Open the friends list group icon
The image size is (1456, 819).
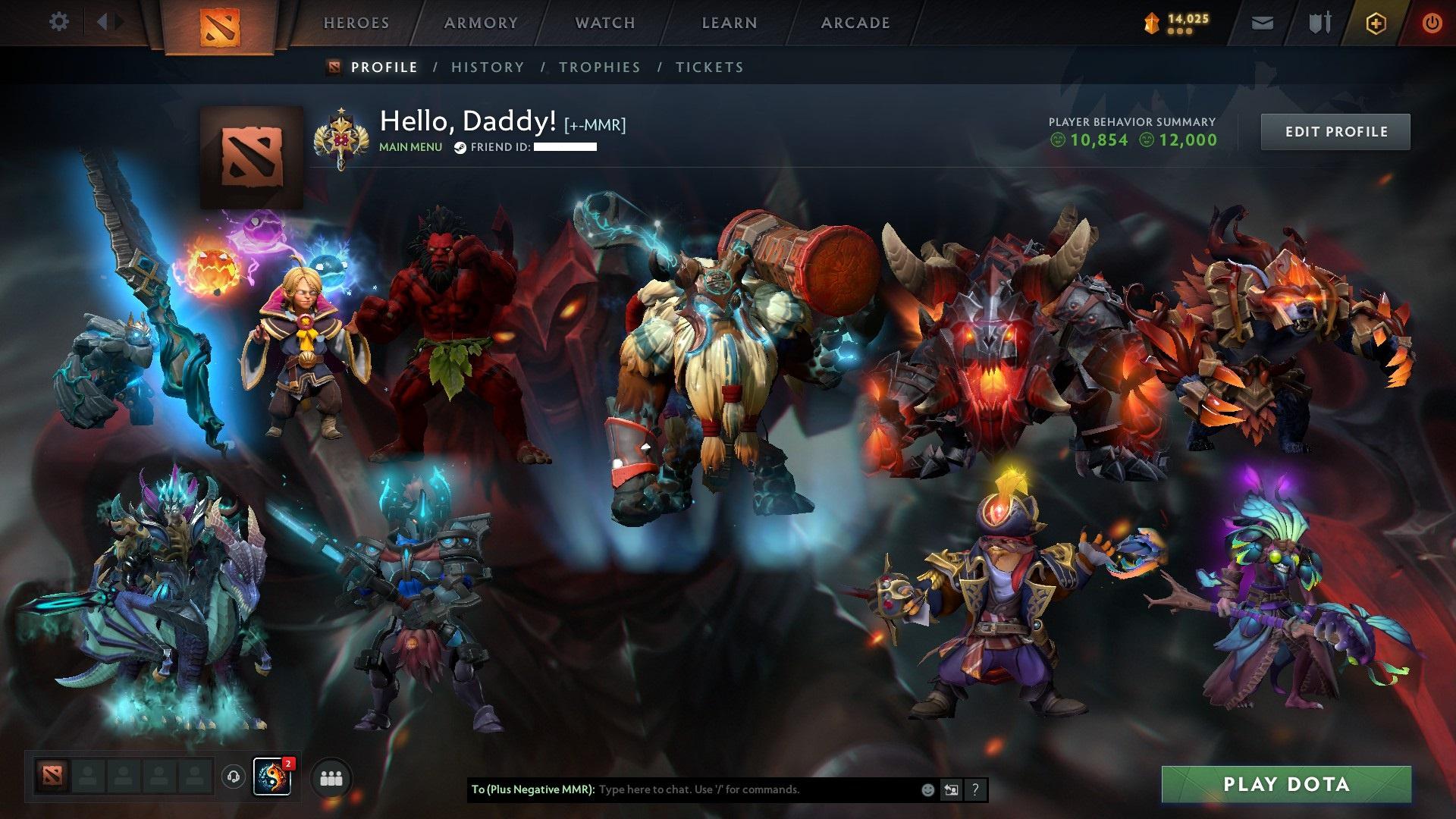[x=331, y=778]
